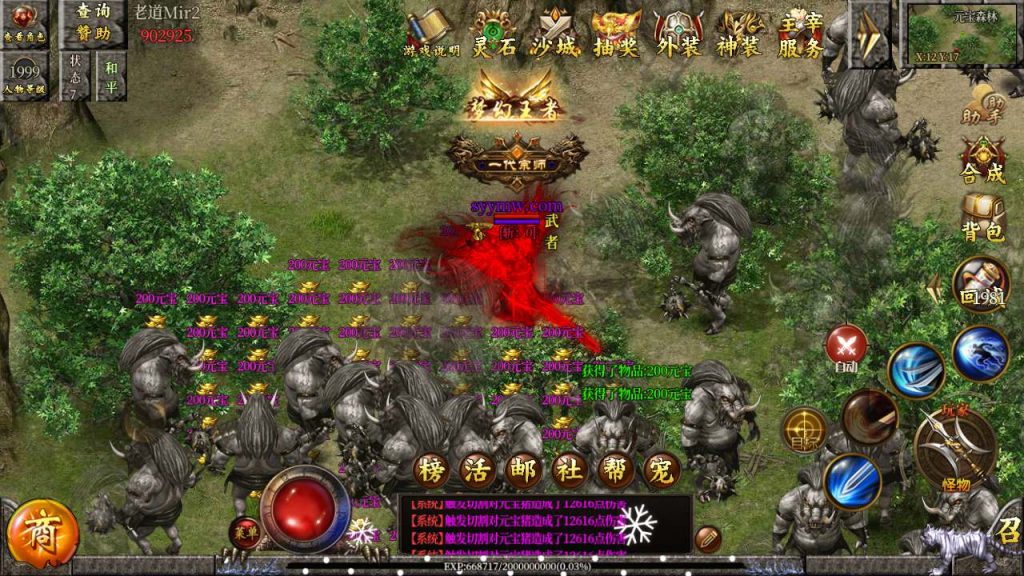Viewport: 1024px width, 576px height.
Task: Open the 神装 divine gear menu
Action: (739, 33)
